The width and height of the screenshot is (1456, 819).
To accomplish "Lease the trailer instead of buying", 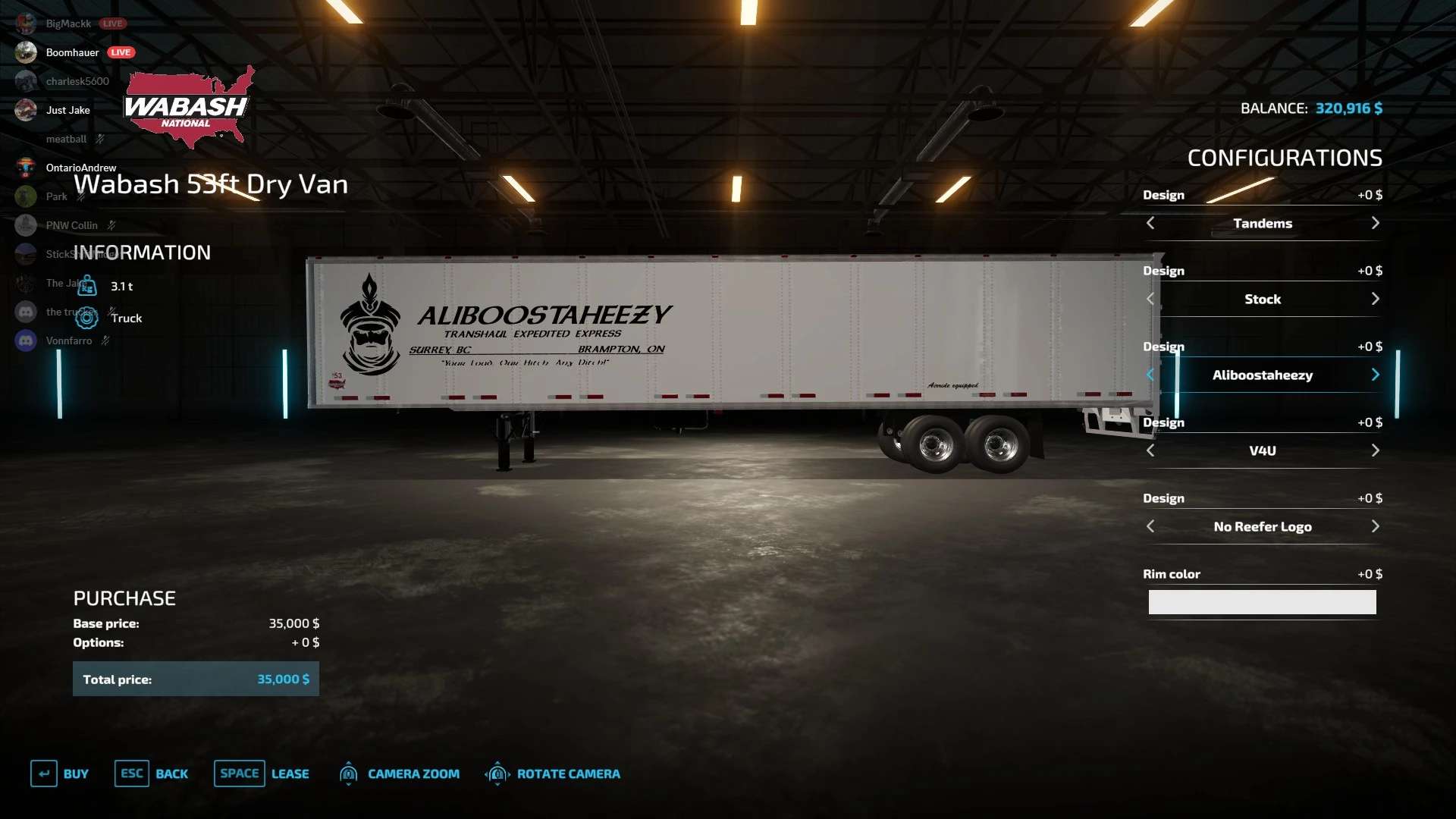I will 262,773.
